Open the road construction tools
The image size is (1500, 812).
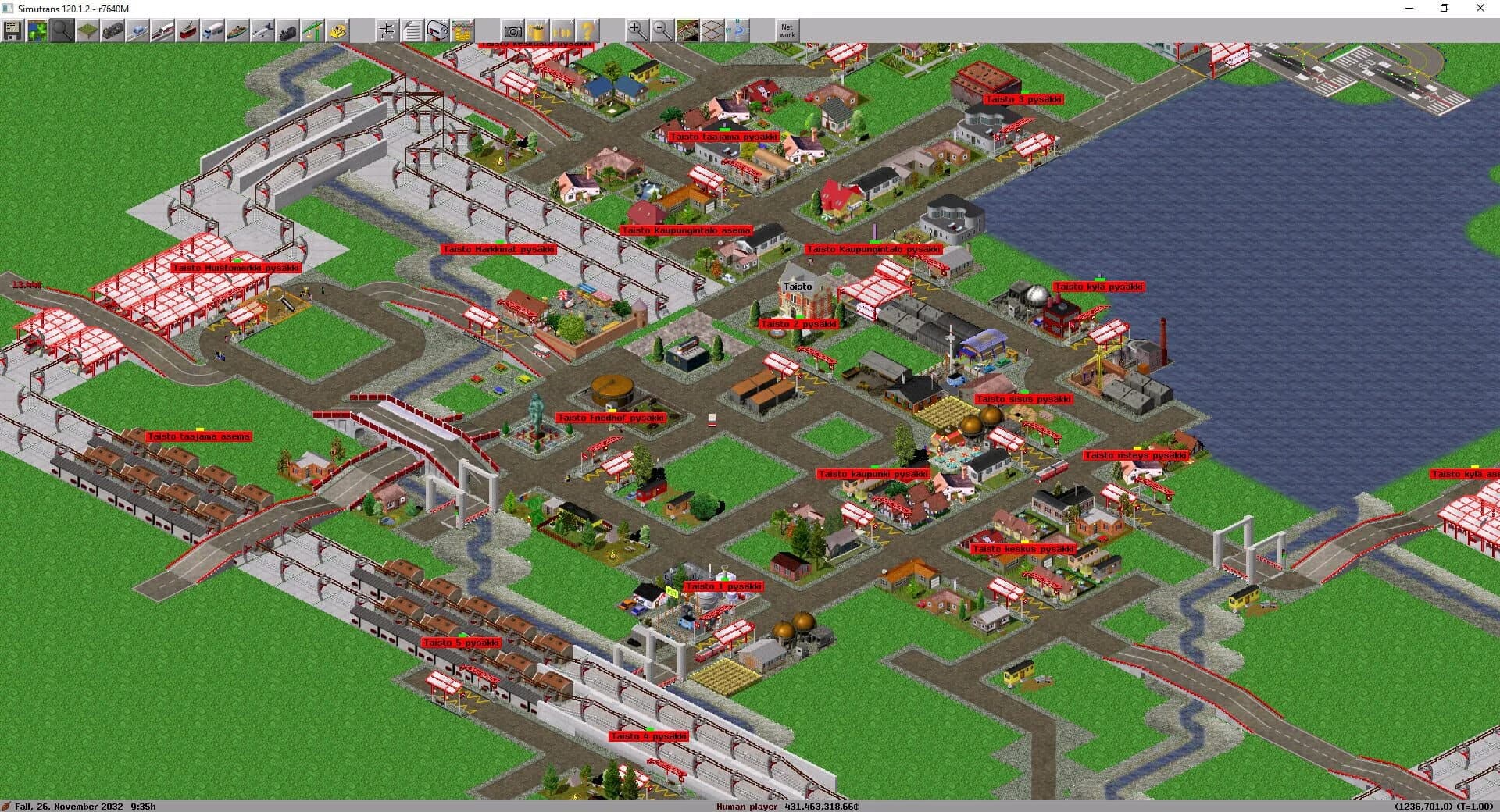click(212, 31)
